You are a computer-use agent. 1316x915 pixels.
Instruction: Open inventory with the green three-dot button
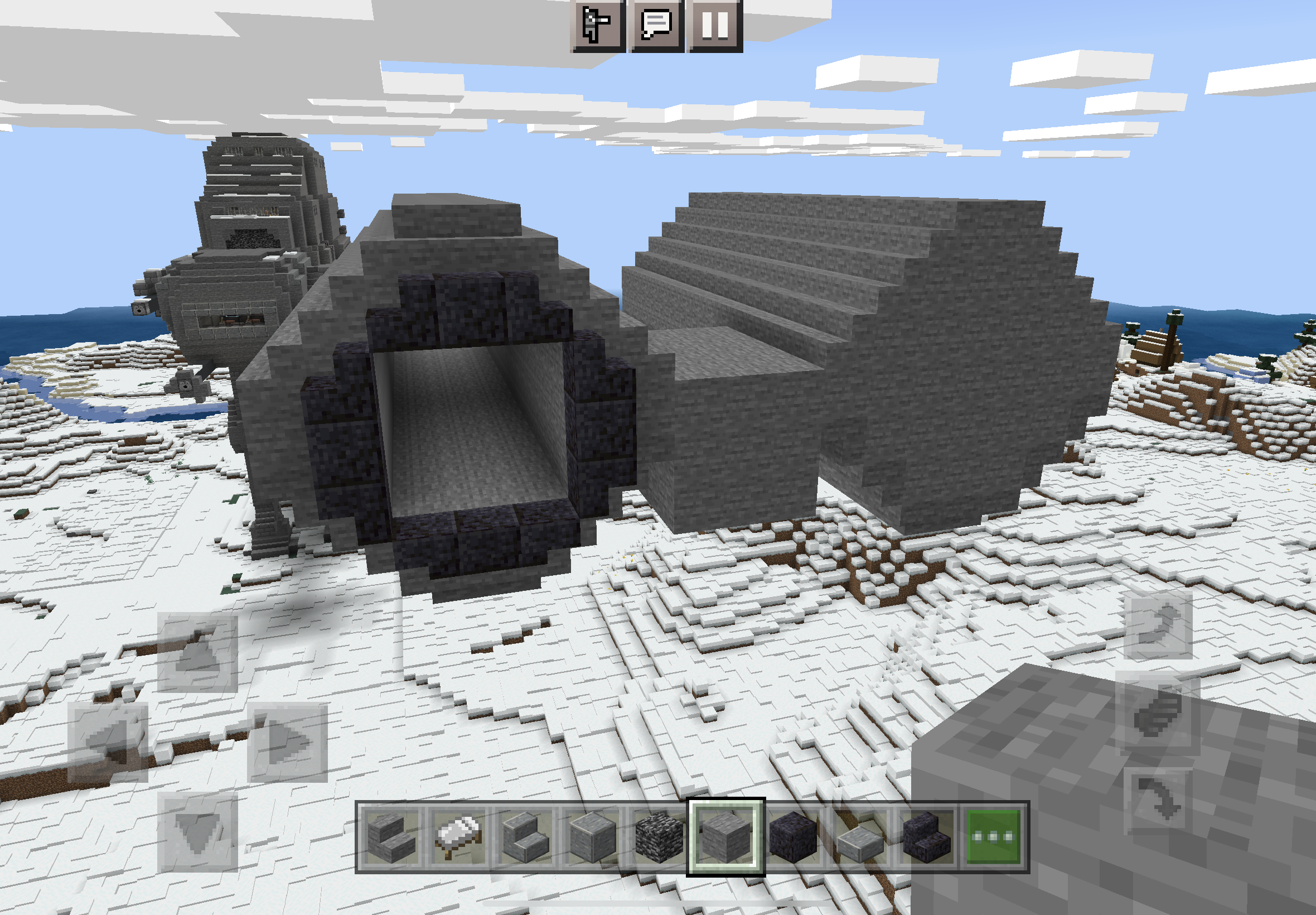pos(994,837)
